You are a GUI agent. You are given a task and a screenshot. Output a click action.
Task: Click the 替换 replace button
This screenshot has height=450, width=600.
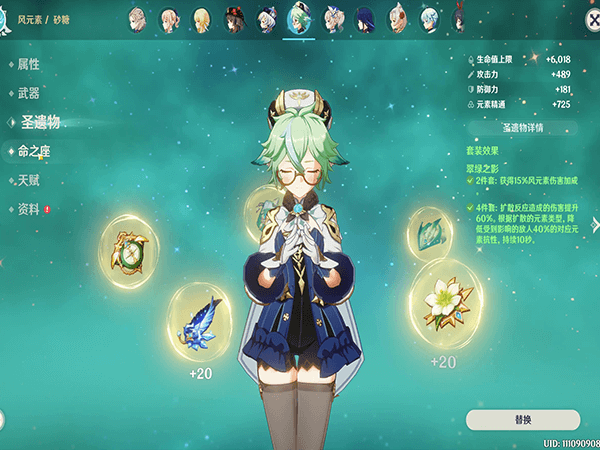522,419
